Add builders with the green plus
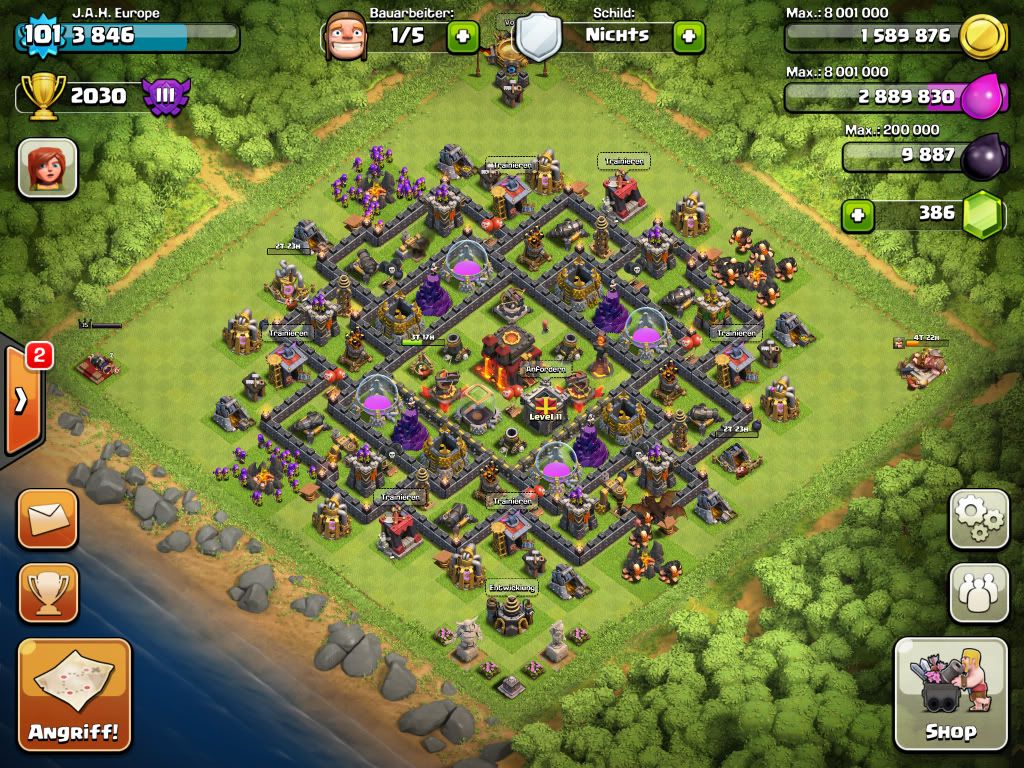Screen dimensions: 1024x768 pyautogui.click(x=462, y=37)
